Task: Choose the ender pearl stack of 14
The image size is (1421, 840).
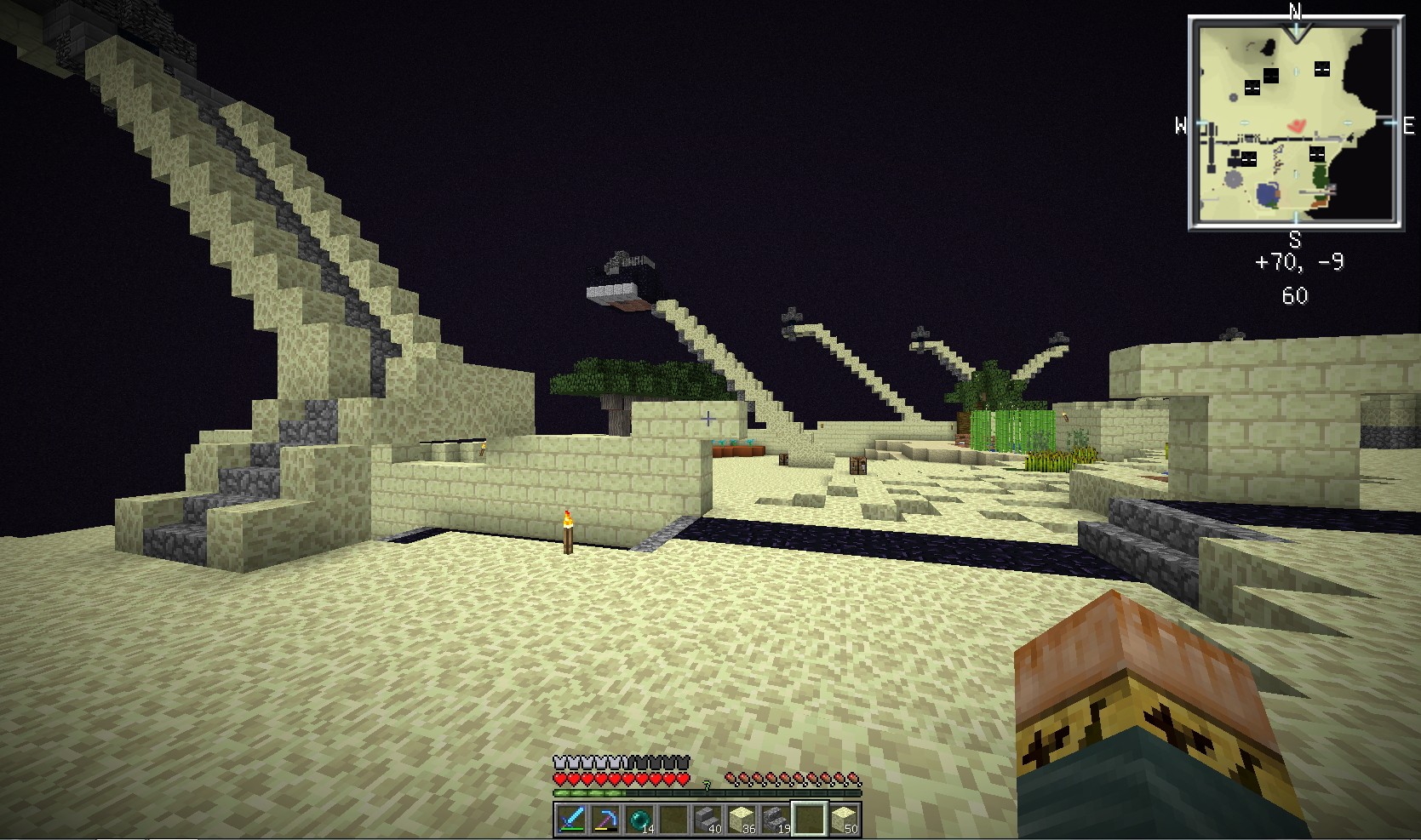Action: pyautogui.click(x=639, y=819)
